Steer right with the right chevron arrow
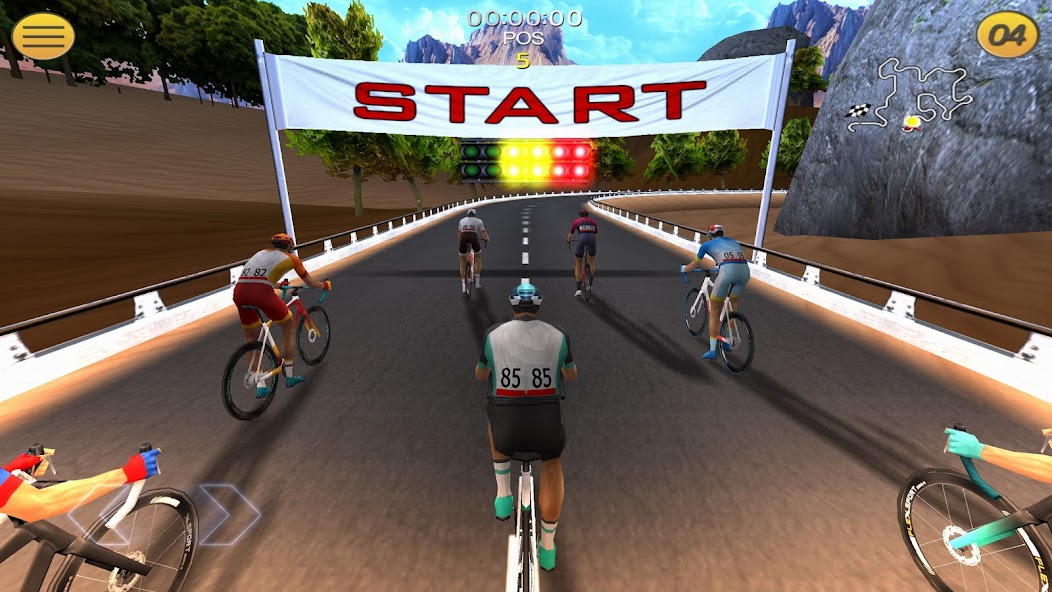This screenshot has height=592, width=1052. (228, 514)
